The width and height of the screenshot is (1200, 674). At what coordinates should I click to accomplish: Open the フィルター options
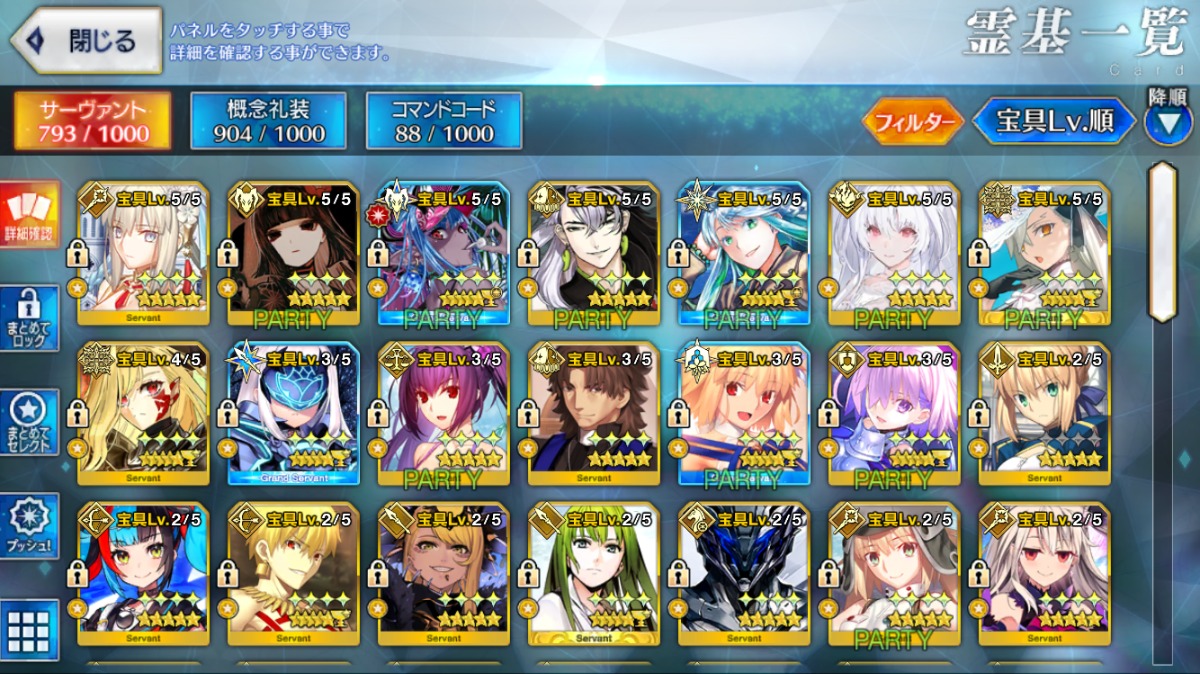click(912, 122)
